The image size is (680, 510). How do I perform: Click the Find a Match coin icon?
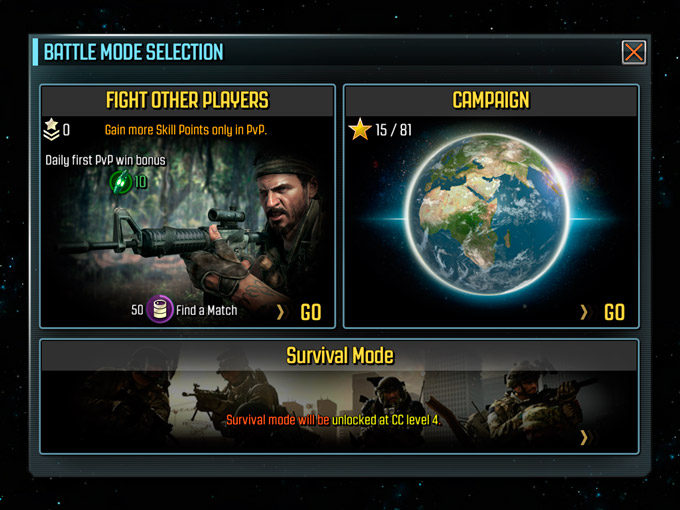[160, 310]
